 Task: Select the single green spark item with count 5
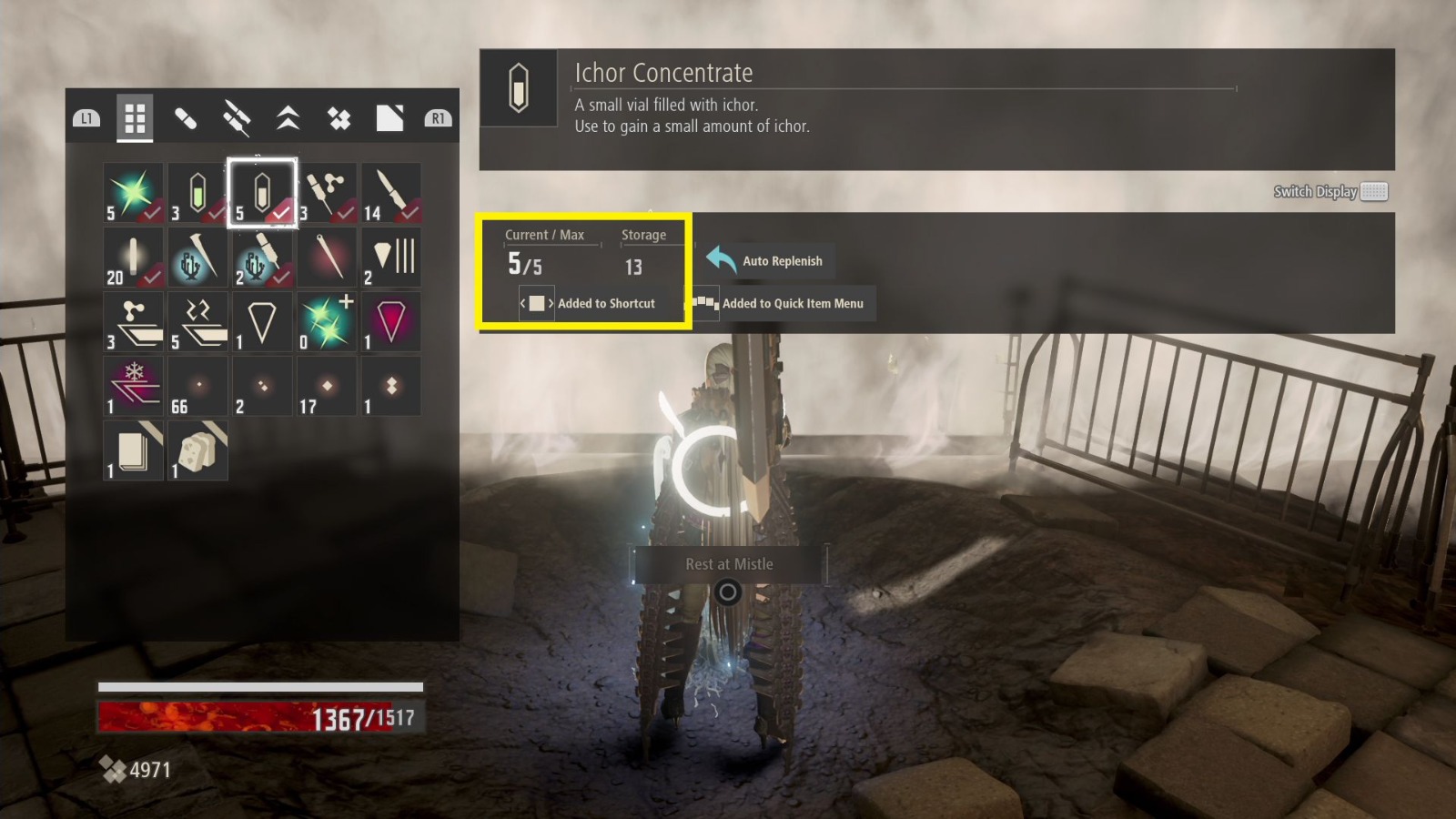pos(133,193)
